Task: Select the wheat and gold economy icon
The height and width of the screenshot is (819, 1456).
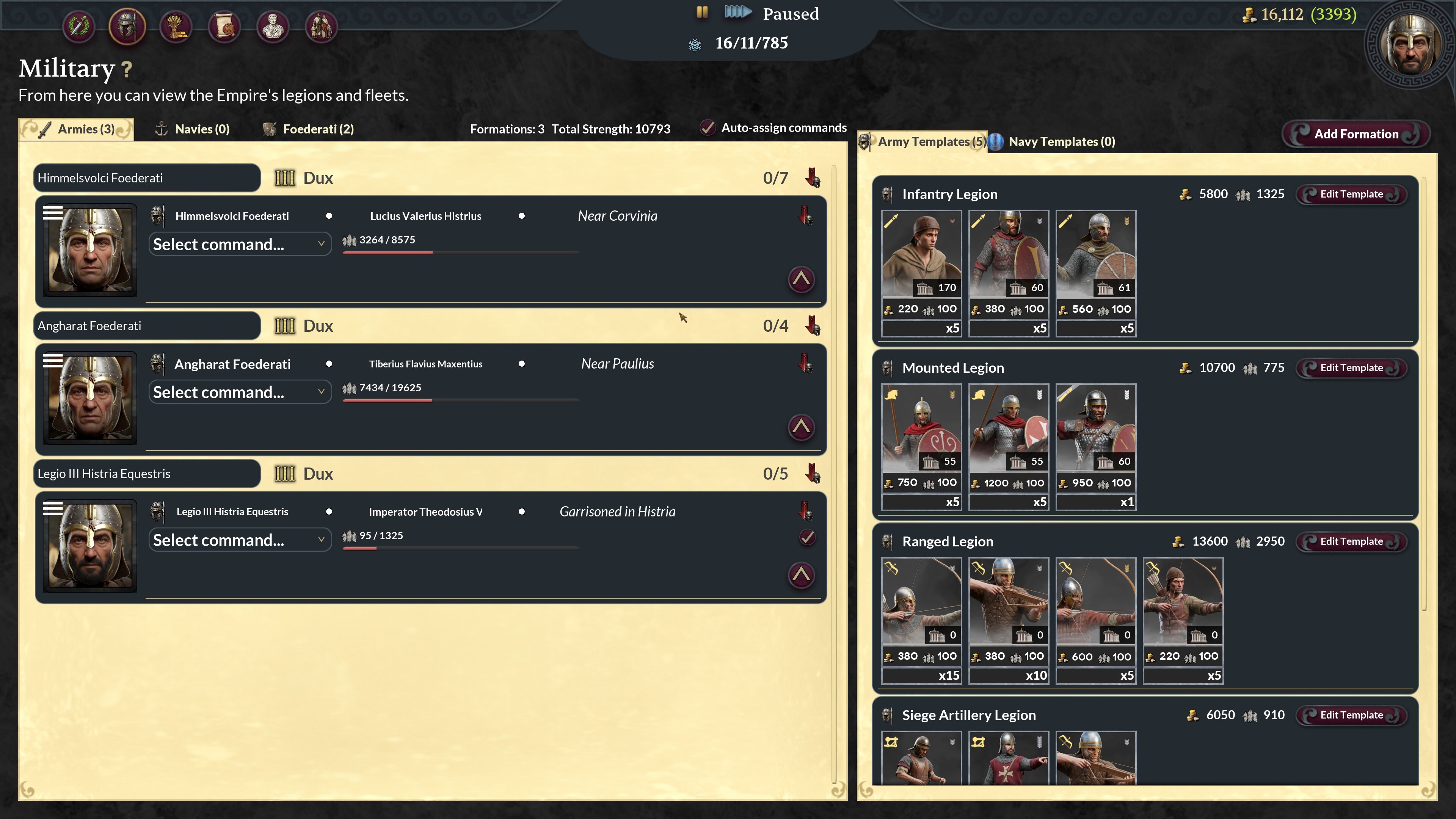Action: point(176,26)
